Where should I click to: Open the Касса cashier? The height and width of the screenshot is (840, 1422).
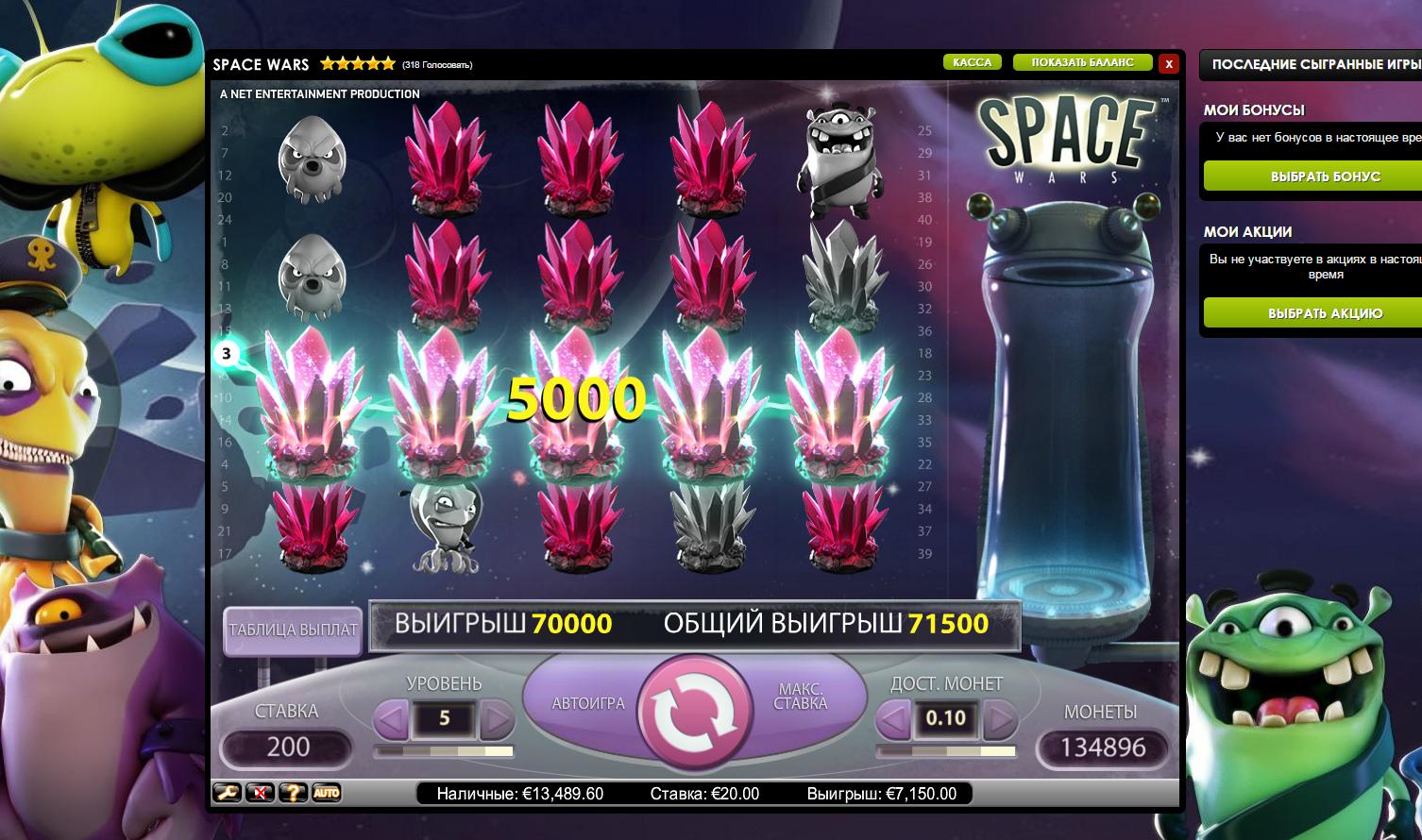tap(972, 62)
